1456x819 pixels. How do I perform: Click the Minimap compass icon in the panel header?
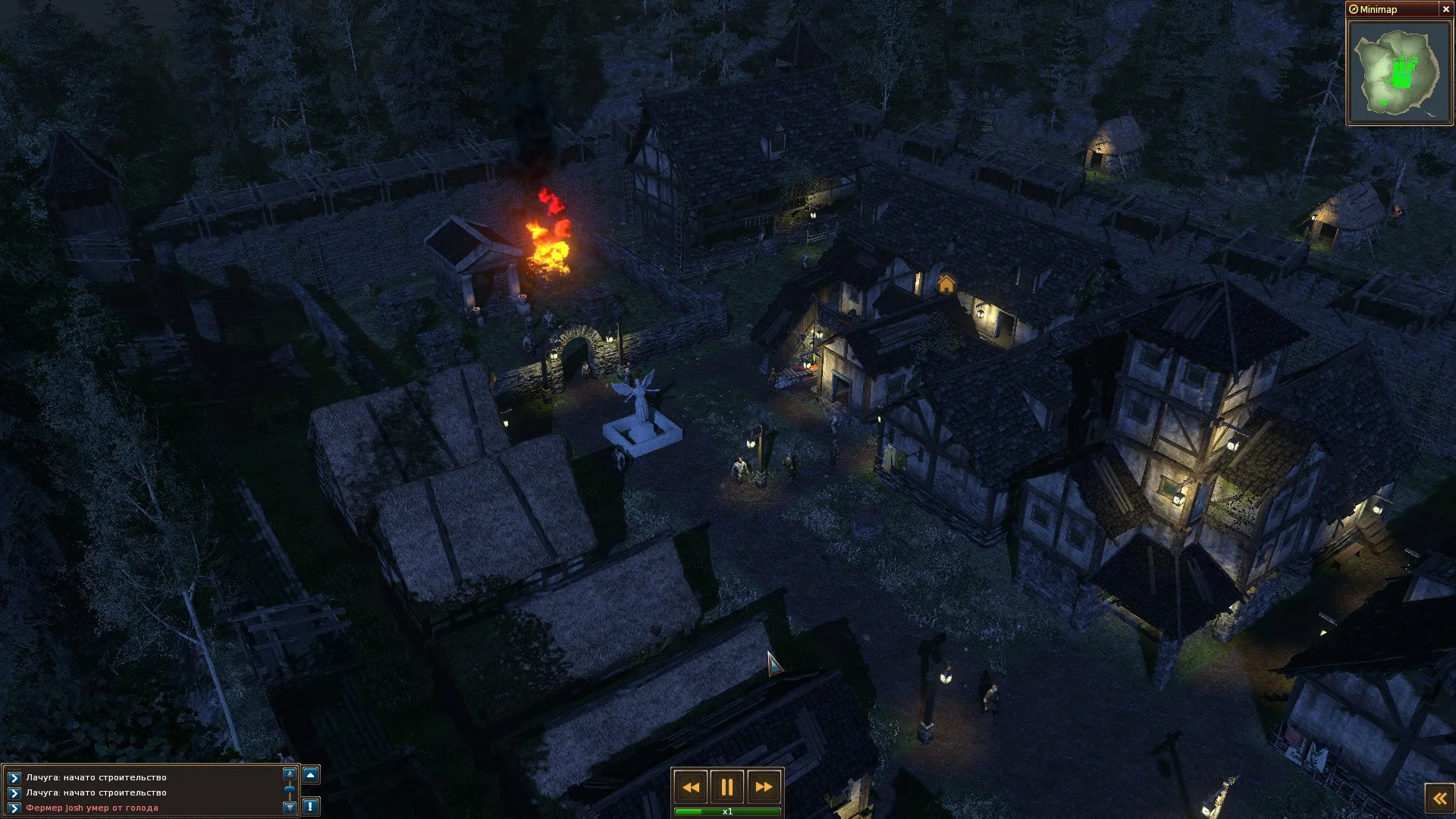pos(1354,10)
